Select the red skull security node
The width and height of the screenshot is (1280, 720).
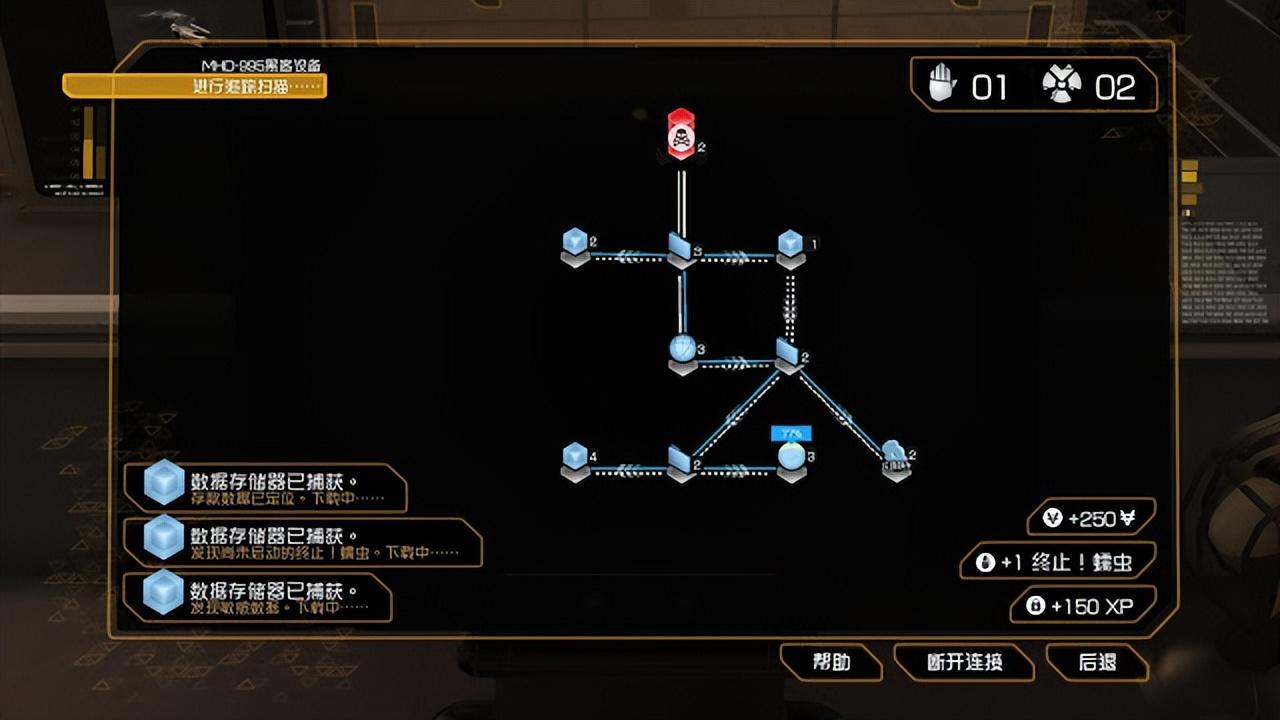point(680,133)
